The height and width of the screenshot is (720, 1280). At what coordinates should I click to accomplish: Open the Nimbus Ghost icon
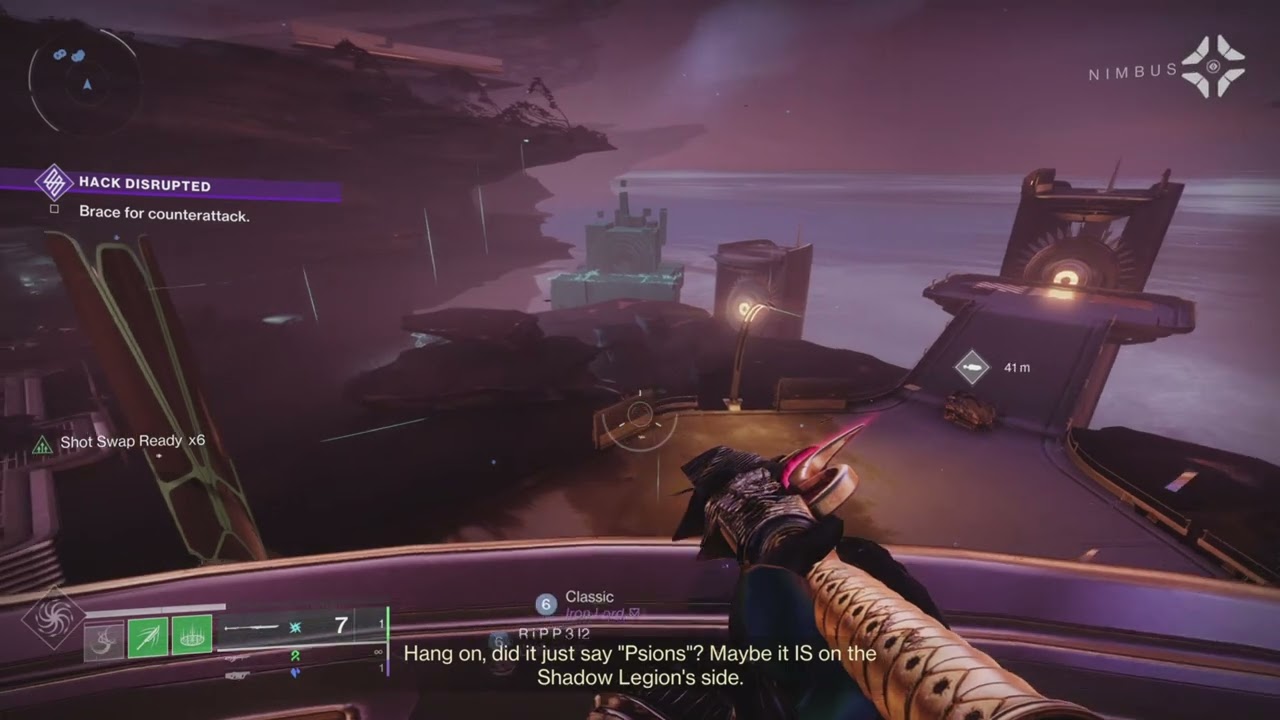[1212, 67]
